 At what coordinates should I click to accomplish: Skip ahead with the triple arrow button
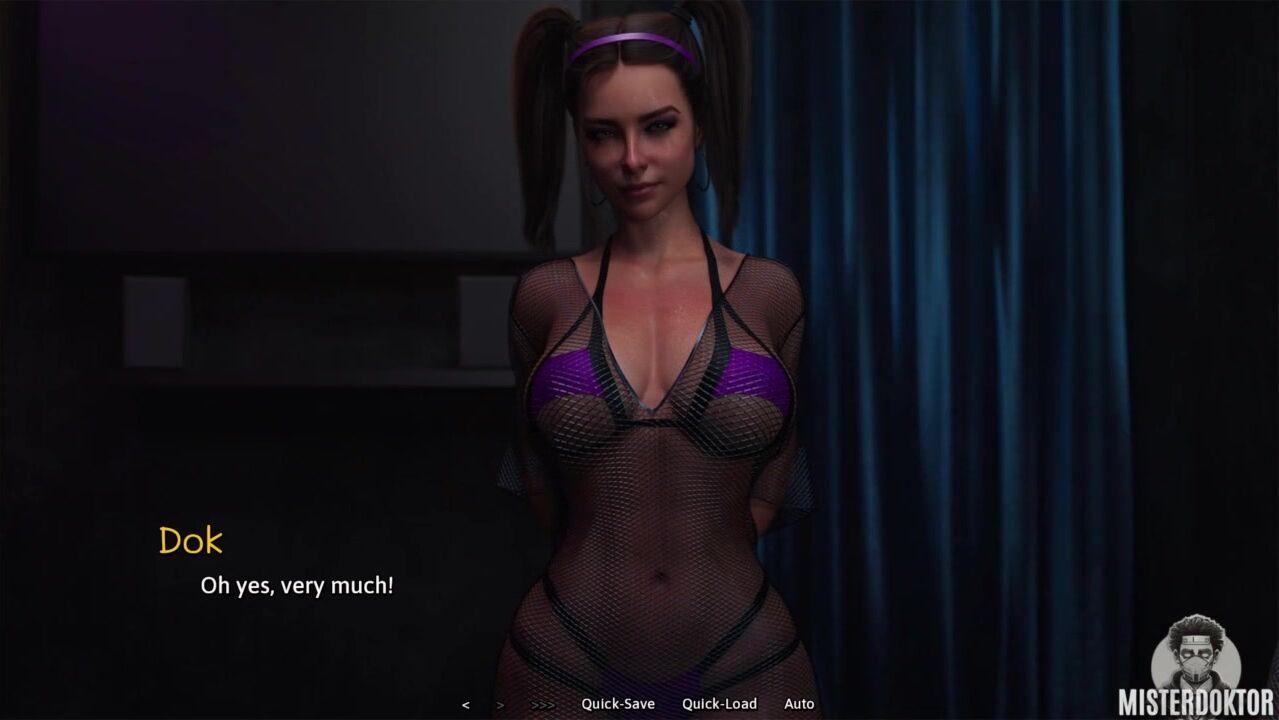[x=543, y=705]
